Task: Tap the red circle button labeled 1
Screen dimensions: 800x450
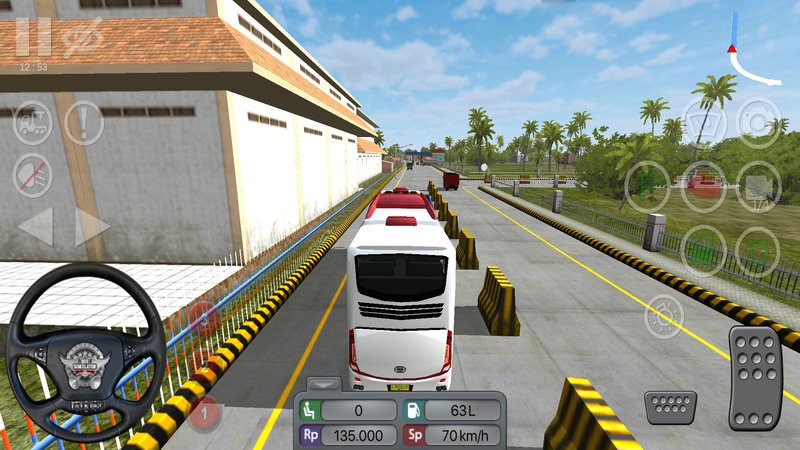Action: pyautogui.click(x=205, y=412)
